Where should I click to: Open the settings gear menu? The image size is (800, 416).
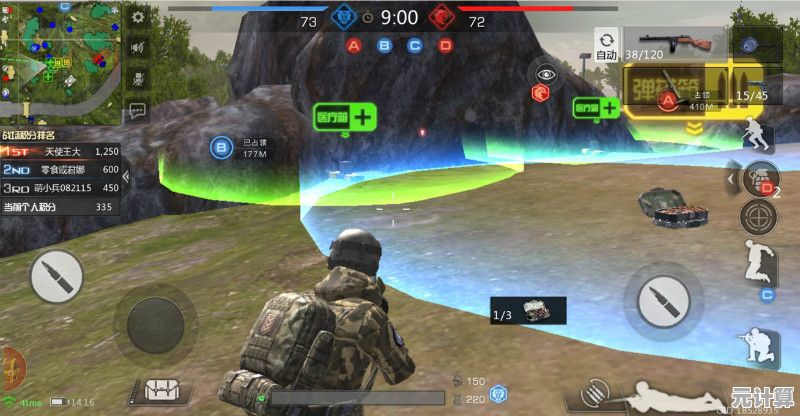(x=138, y=17)
